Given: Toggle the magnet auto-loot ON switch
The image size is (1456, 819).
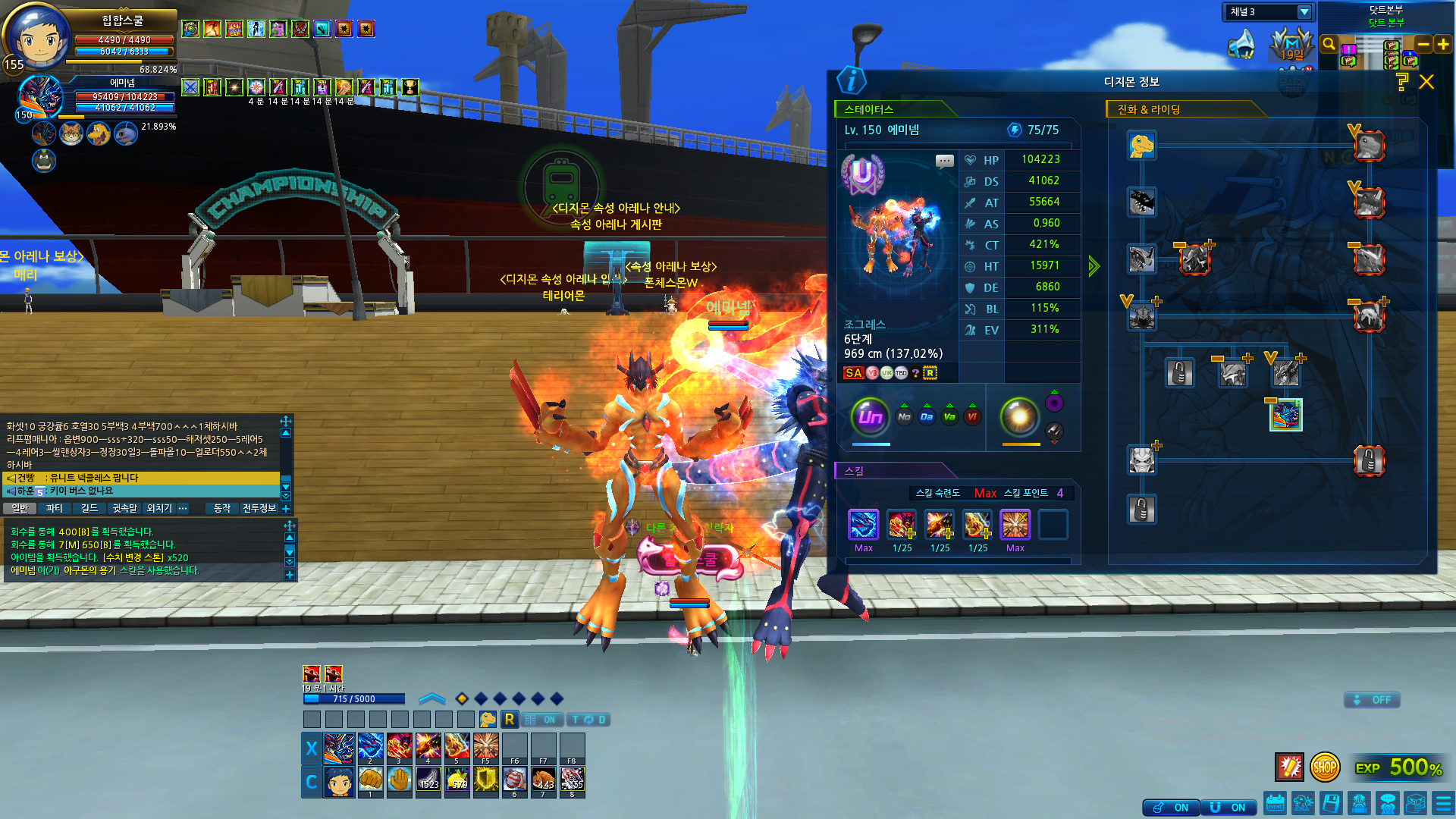Looking at the screenshot, I should (x=1228, y=808).
